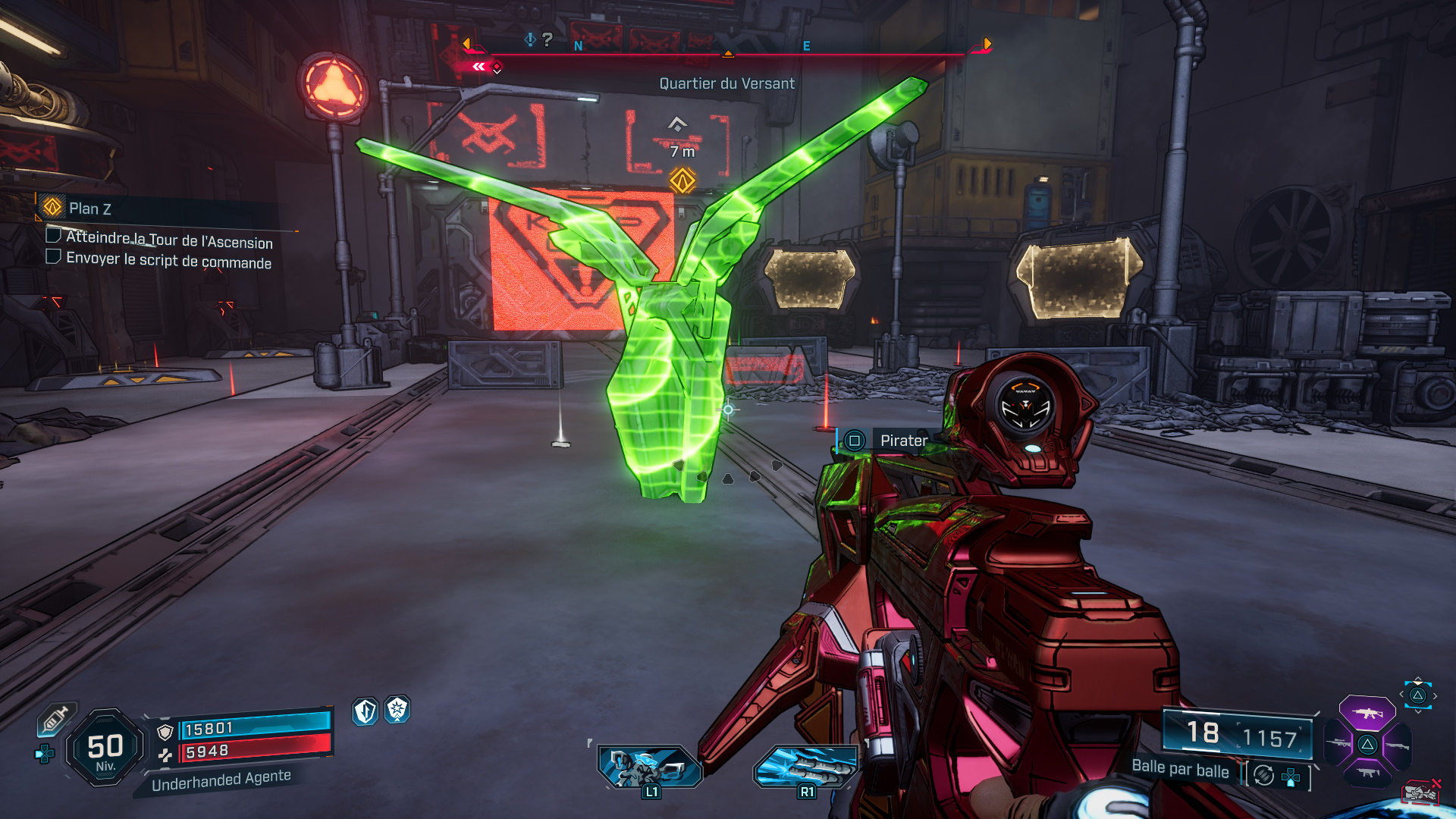Viewport: 1456px width, 819px height.
Task: Toggle the fire mode swap icon
Action: [x=1263, y=775]
